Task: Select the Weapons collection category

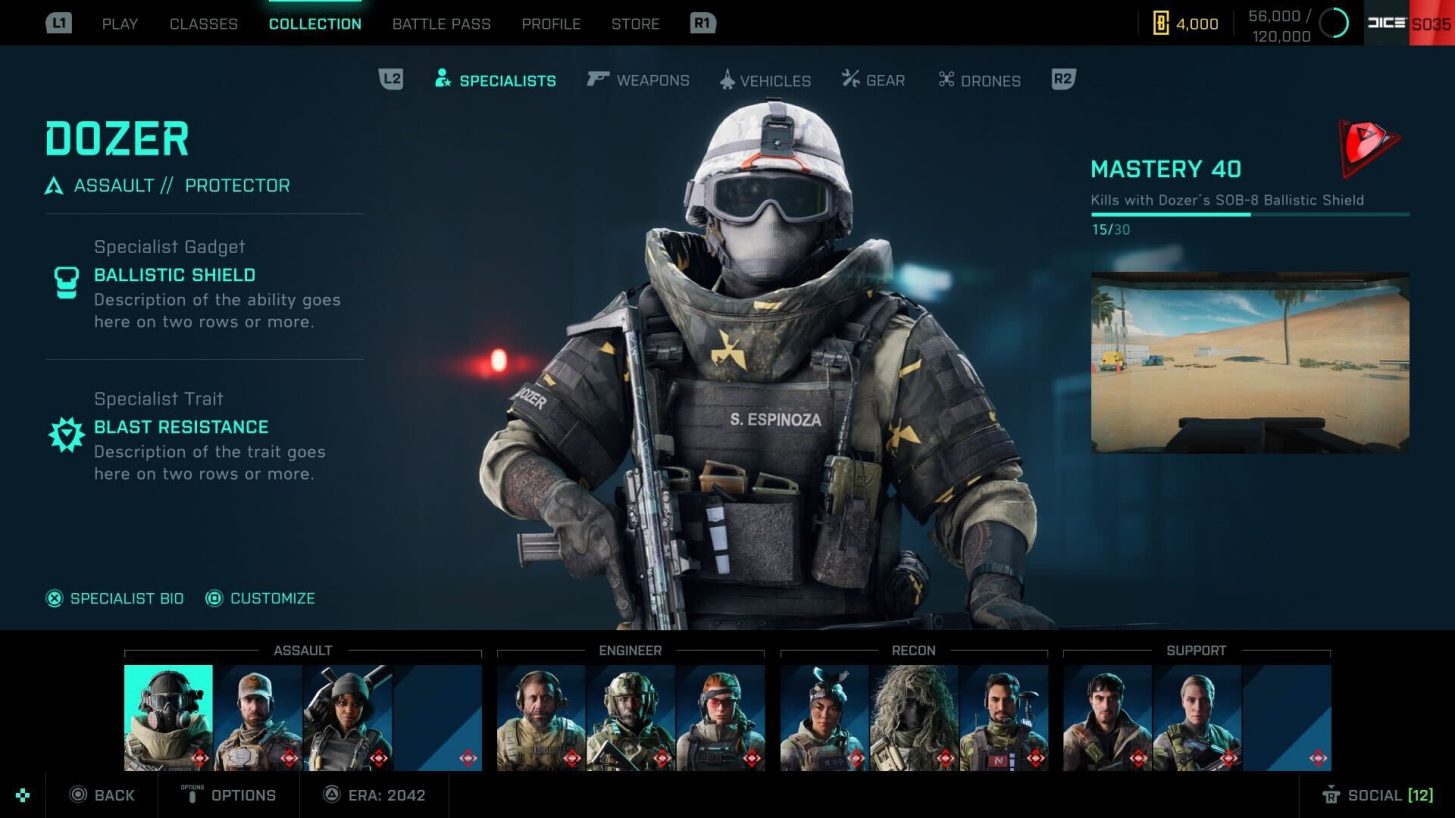Action: pos(639,80)
